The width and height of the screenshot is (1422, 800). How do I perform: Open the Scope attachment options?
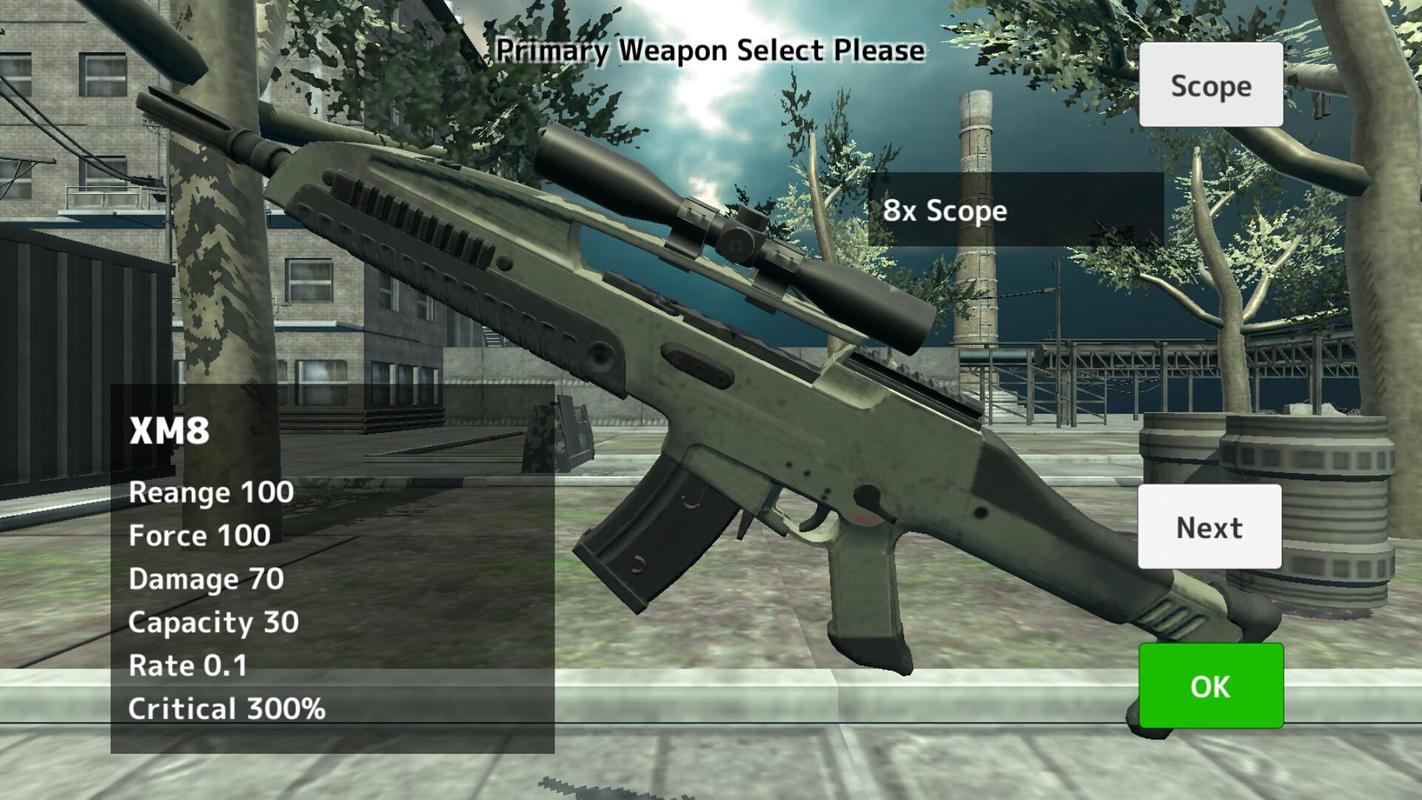tap(1210, 85)
